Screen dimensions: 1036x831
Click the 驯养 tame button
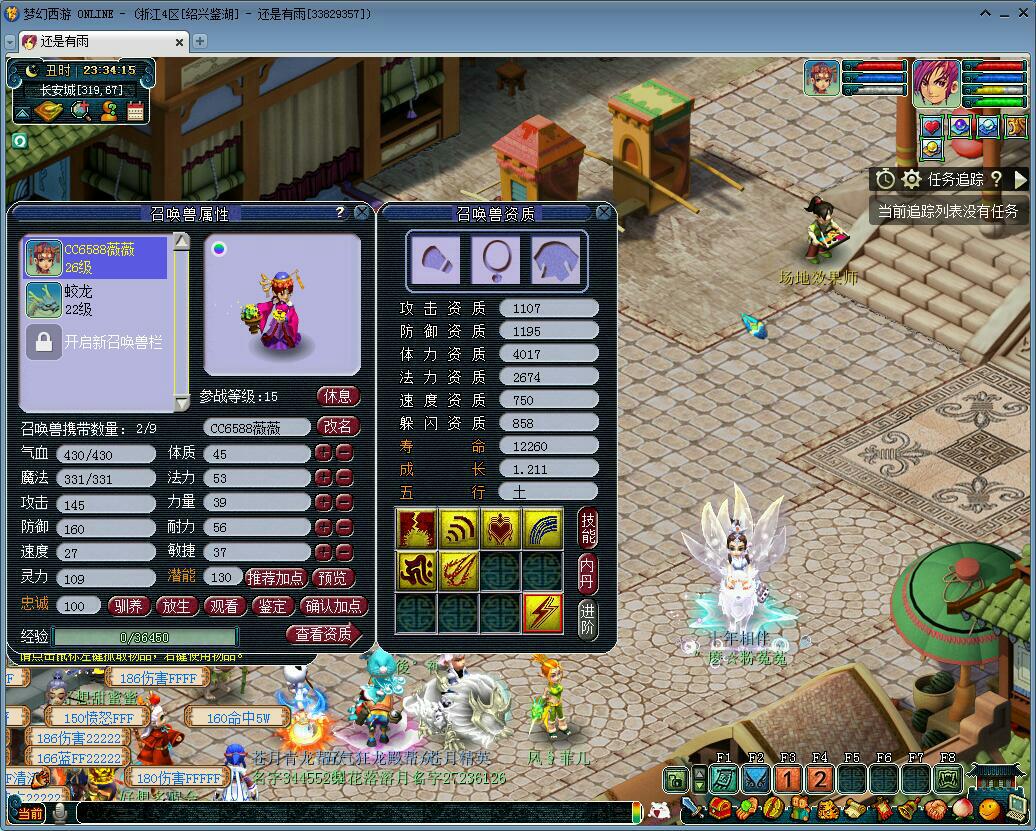(x=129, y=606)
